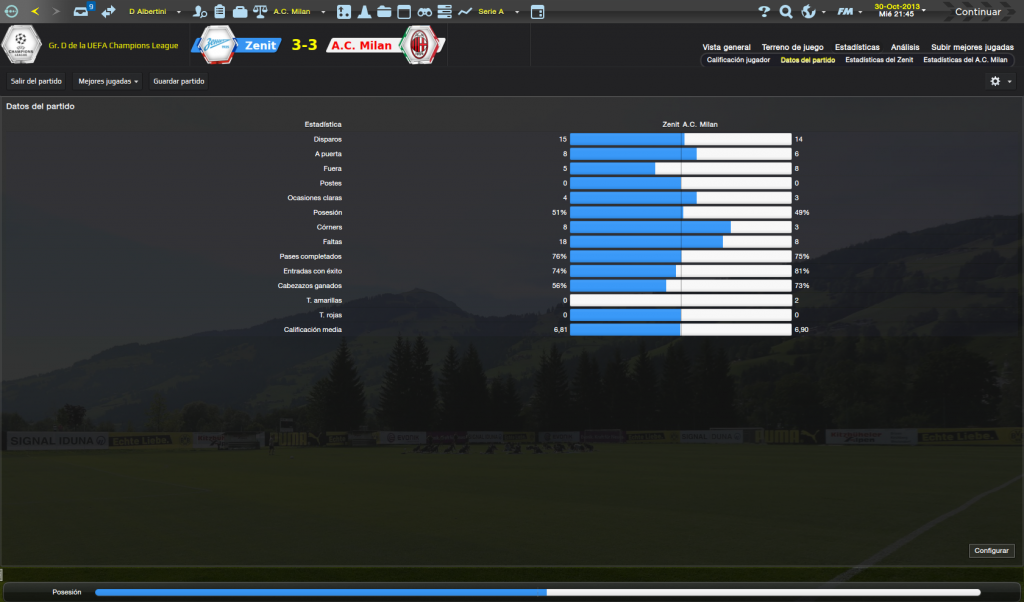Go back with the yellow arrow
The image size is (1024, 602).
point(36,12)
